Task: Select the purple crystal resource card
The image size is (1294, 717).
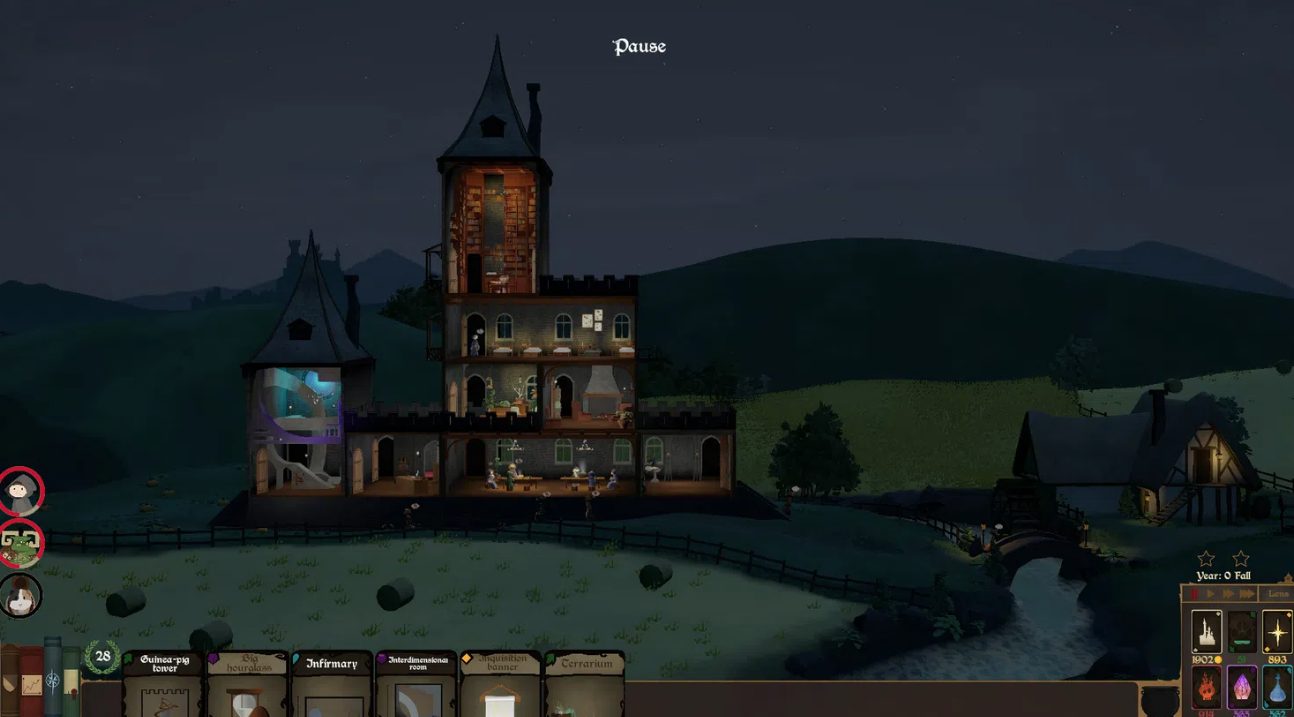Action: pyautogui.click(x=1242, y=688)
